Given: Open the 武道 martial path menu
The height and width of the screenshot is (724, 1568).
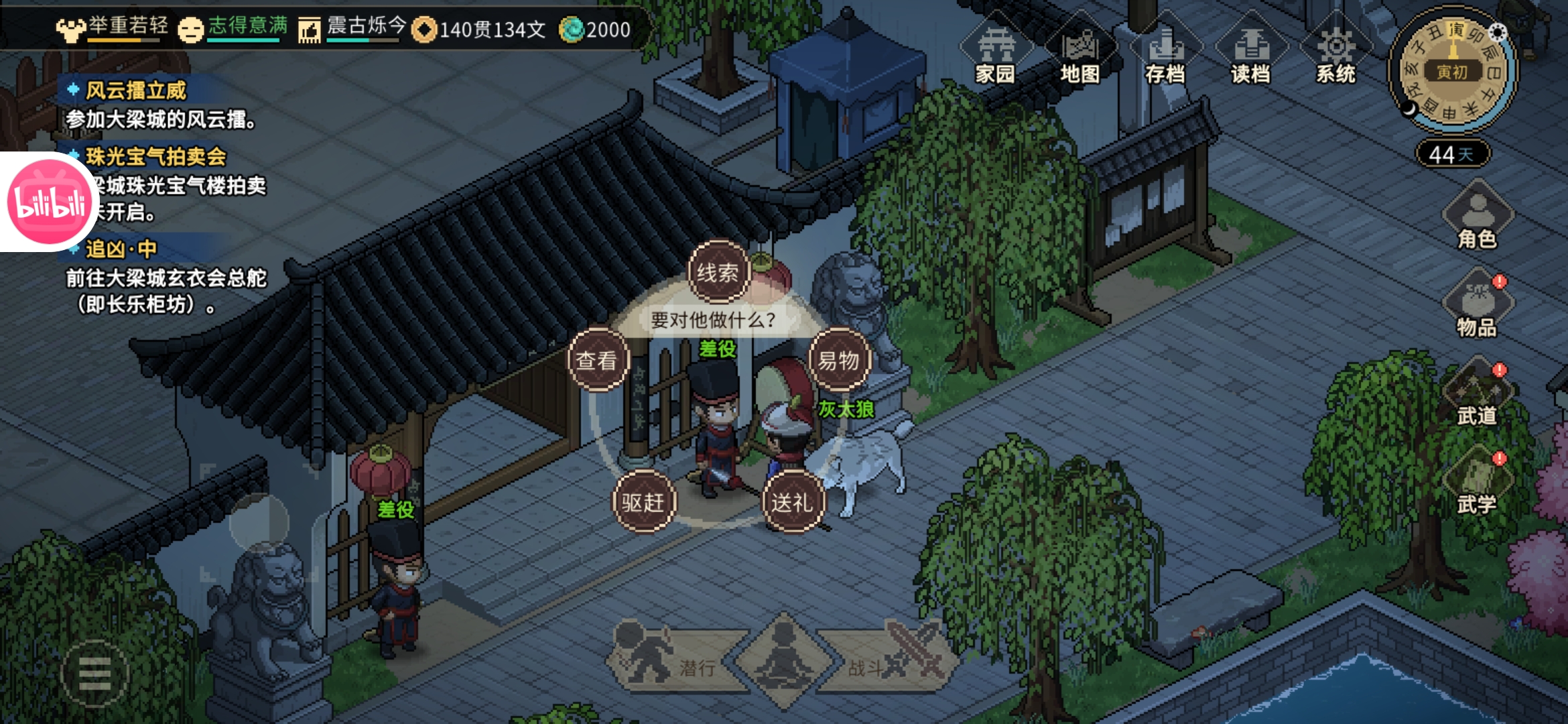Looking at the screenshot, I should tap(1477, 394).
